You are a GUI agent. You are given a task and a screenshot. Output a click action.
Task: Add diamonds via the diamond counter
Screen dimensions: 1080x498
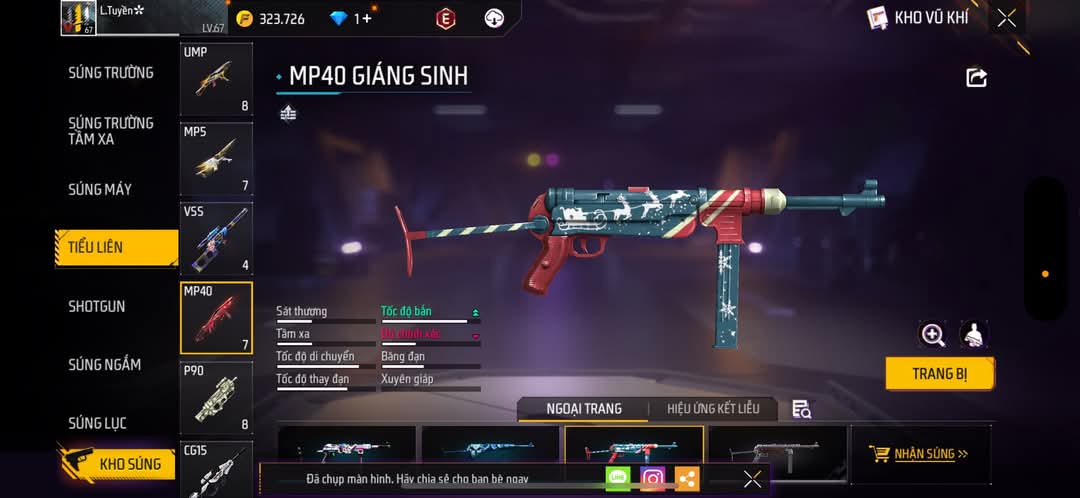tap(351, 19)
